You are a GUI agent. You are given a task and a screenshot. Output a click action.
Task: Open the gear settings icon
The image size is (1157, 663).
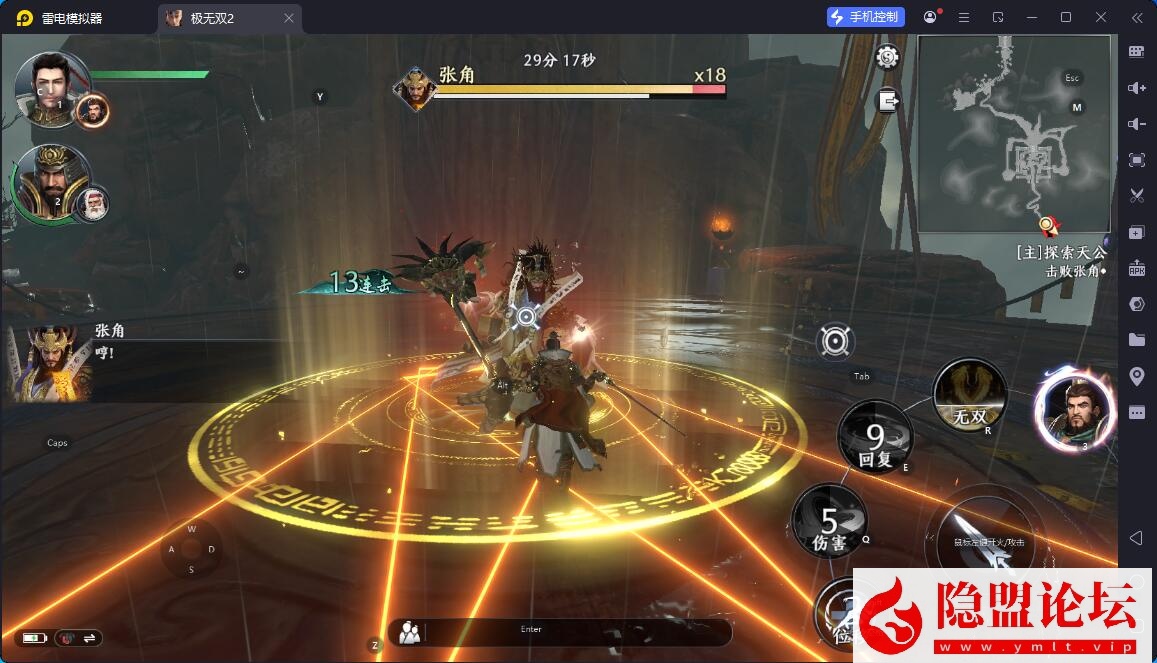(887, 57)
